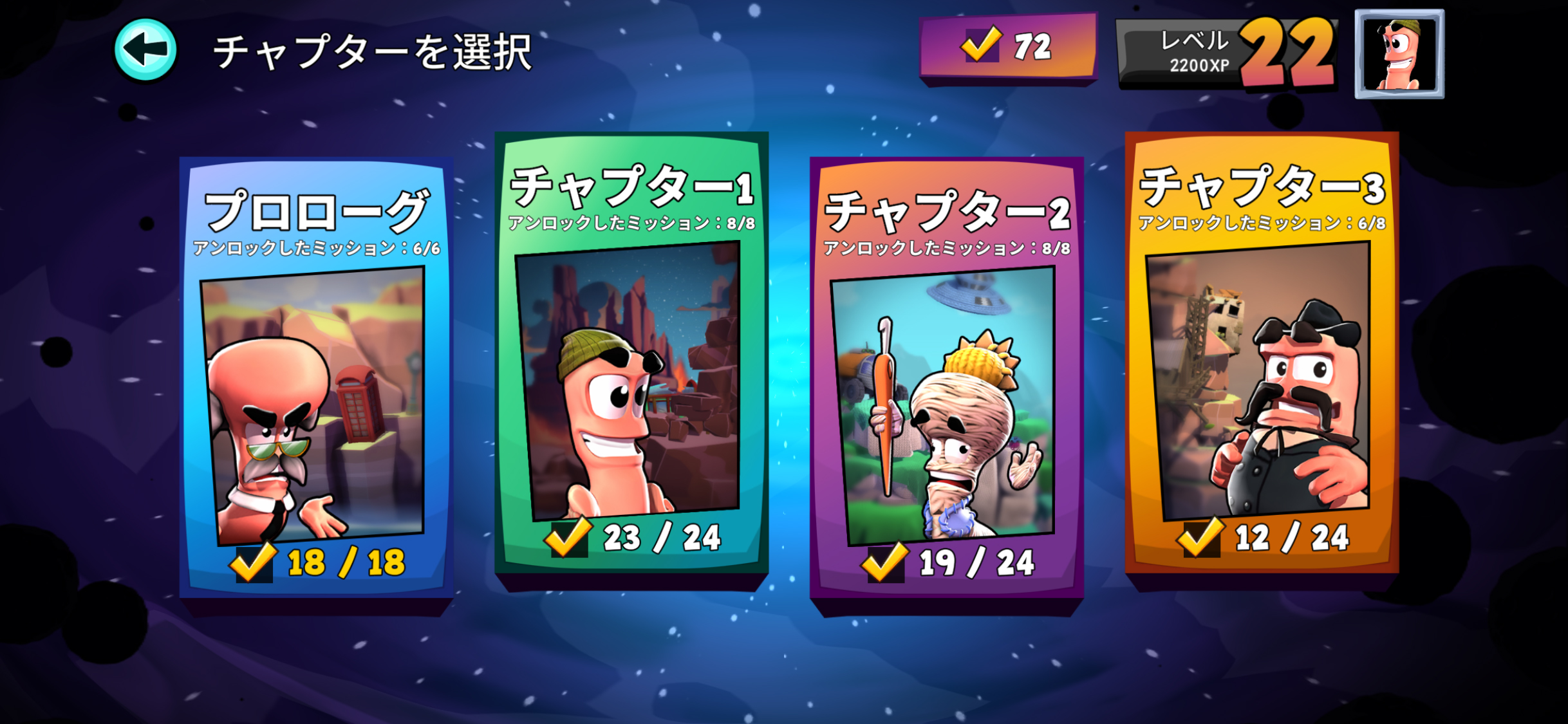Select the プロローグ chapter card
Screen dimensions: 1568x724
(315, 373)
